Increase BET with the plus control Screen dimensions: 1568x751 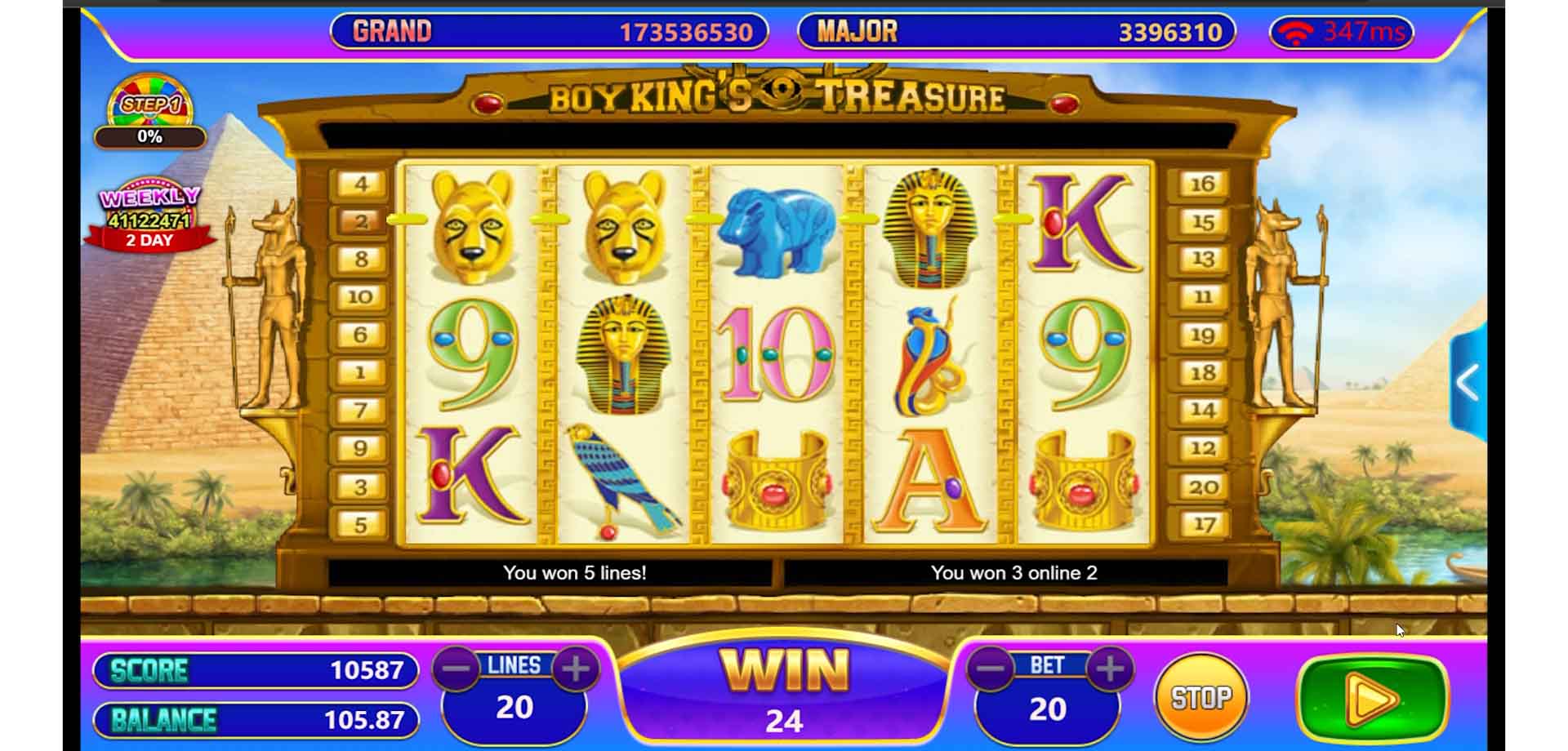tap(1109, 666)
